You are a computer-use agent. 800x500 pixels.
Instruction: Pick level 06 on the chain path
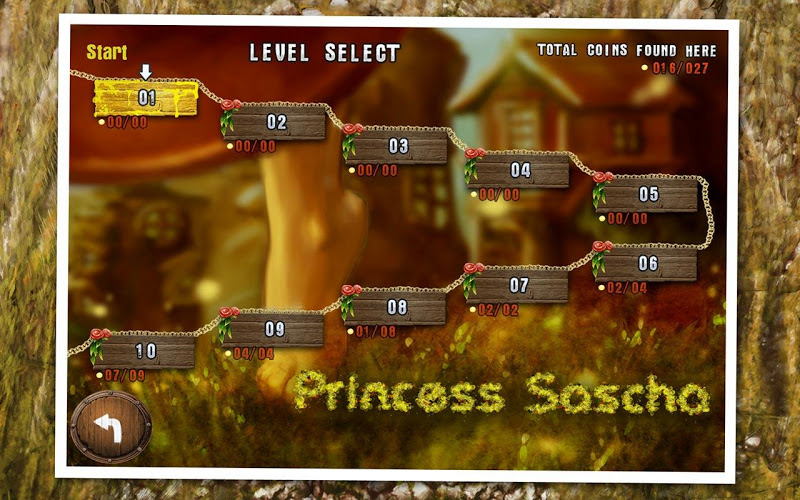pos(649,264)
